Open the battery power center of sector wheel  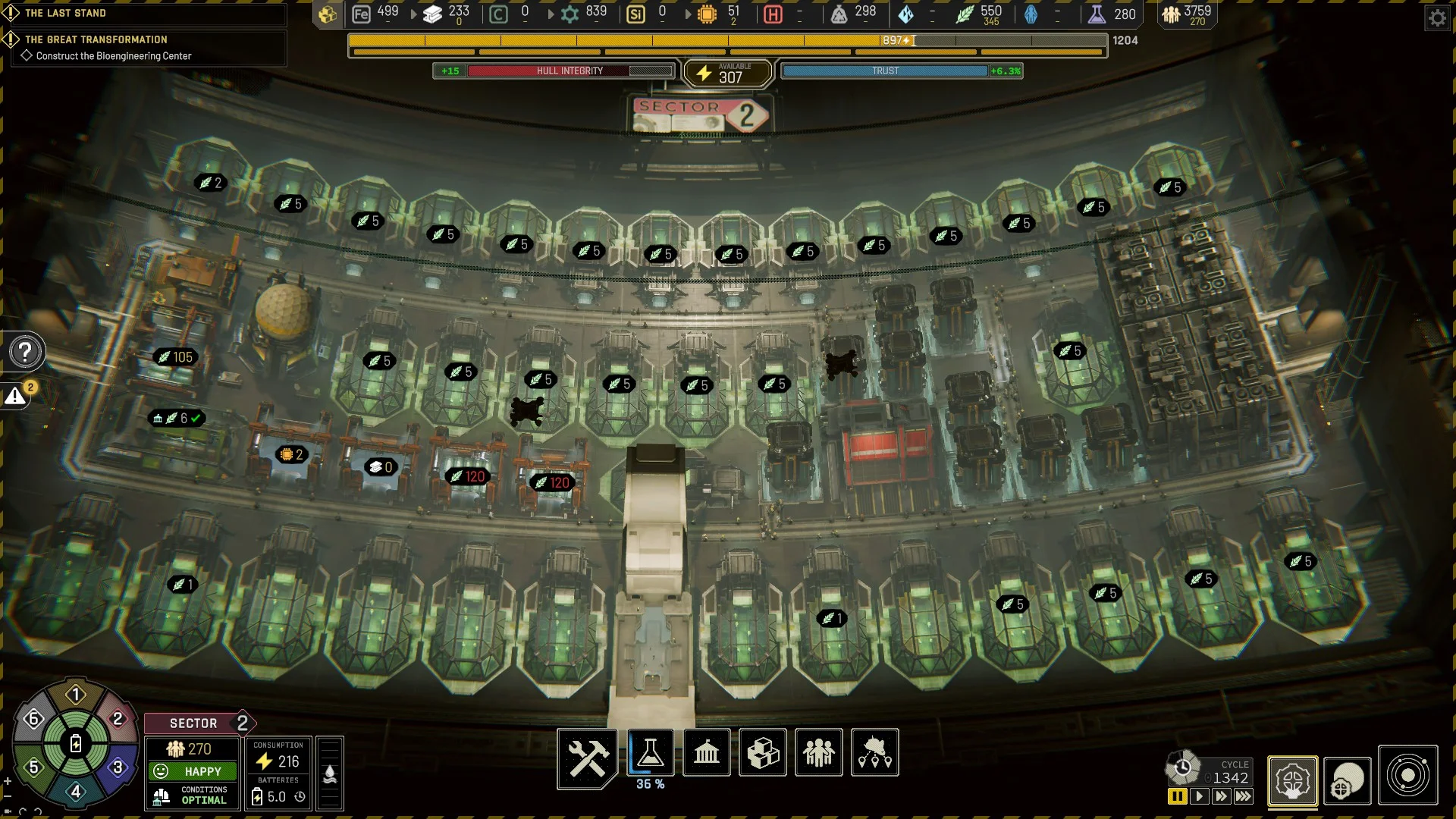(76, 743)
